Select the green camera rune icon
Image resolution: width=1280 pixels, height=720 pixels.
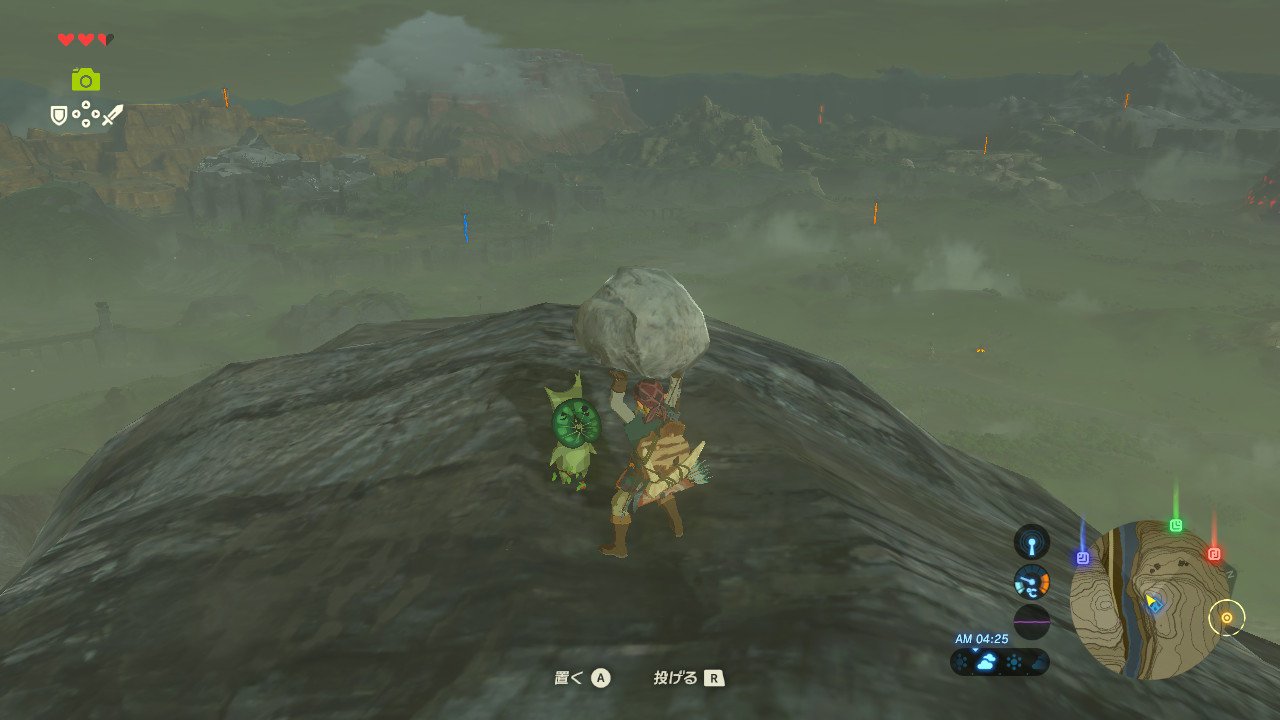coord(86,80)
